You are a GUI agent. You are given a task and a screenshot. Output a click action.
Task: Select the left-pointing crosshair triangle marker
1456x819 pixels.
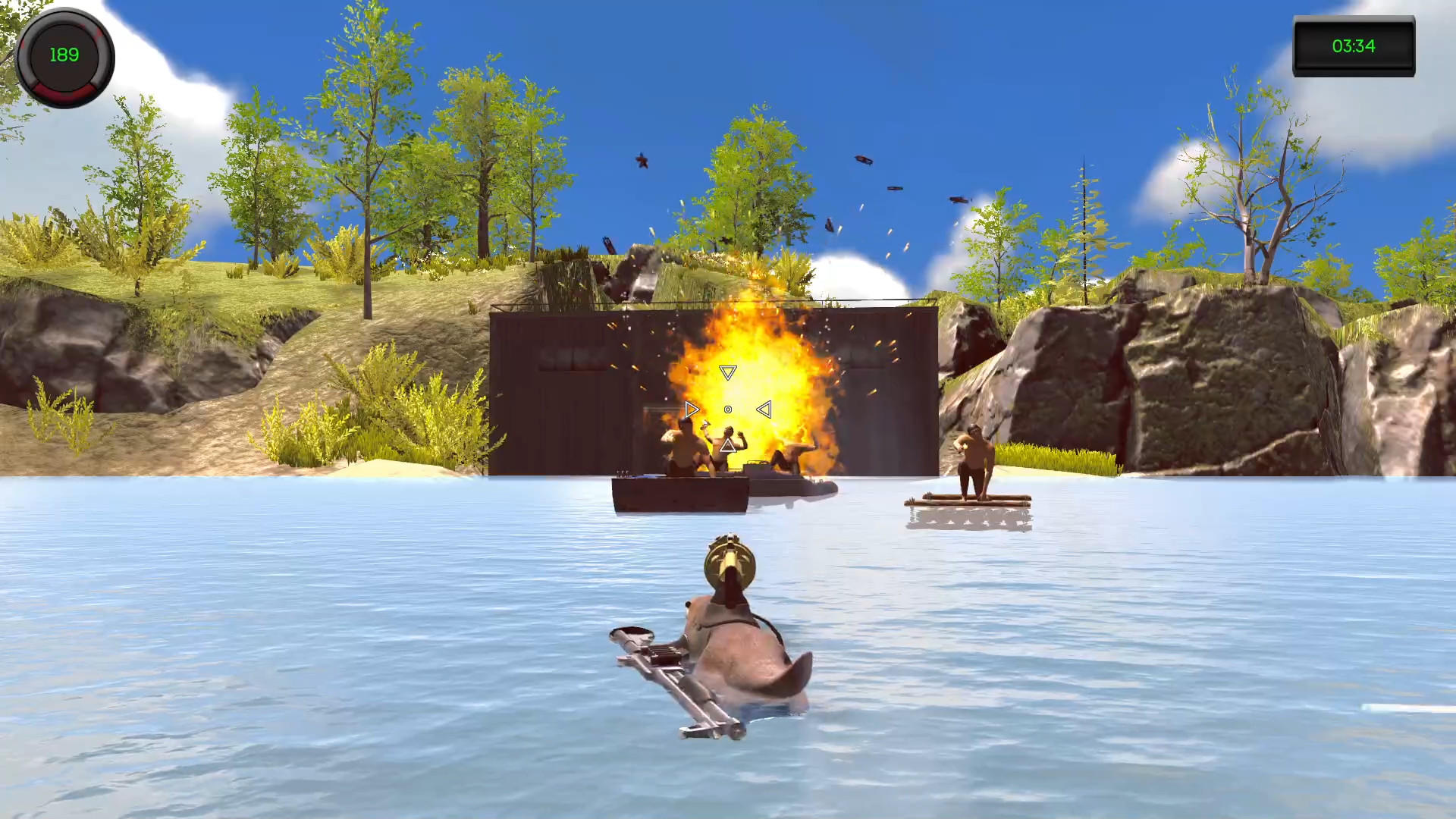(x=765, y=409)
